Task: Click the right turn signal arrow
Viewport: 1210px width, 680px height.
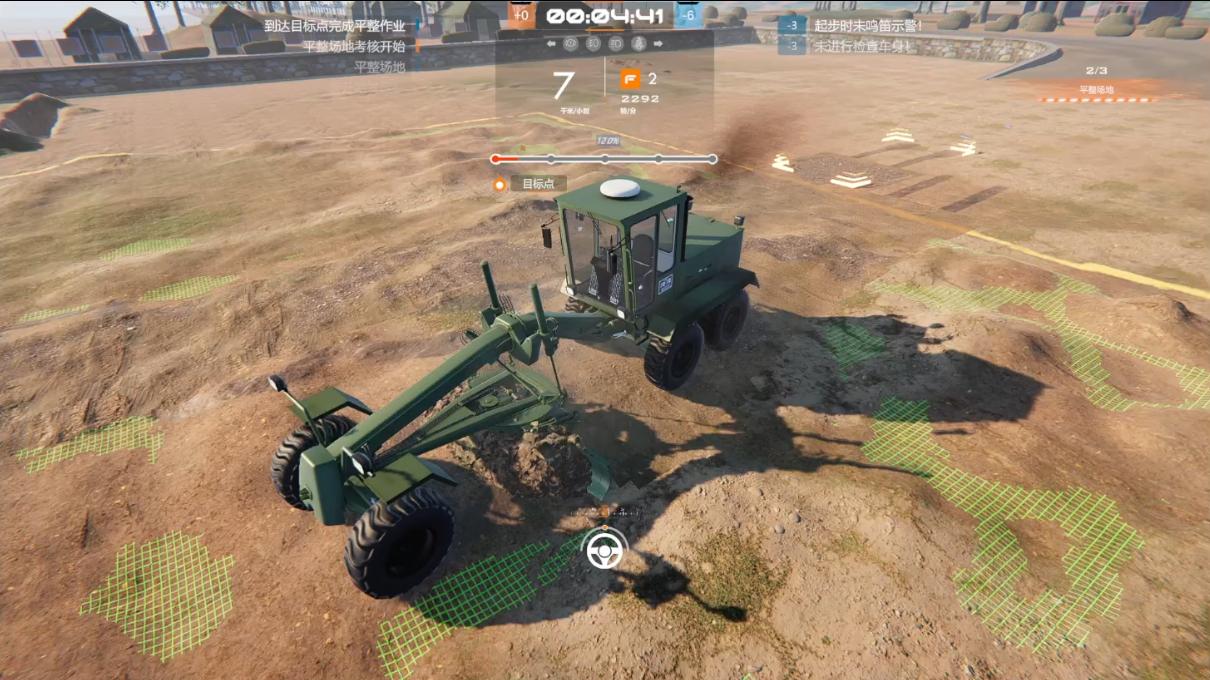Action: click(x=659, y=44)
